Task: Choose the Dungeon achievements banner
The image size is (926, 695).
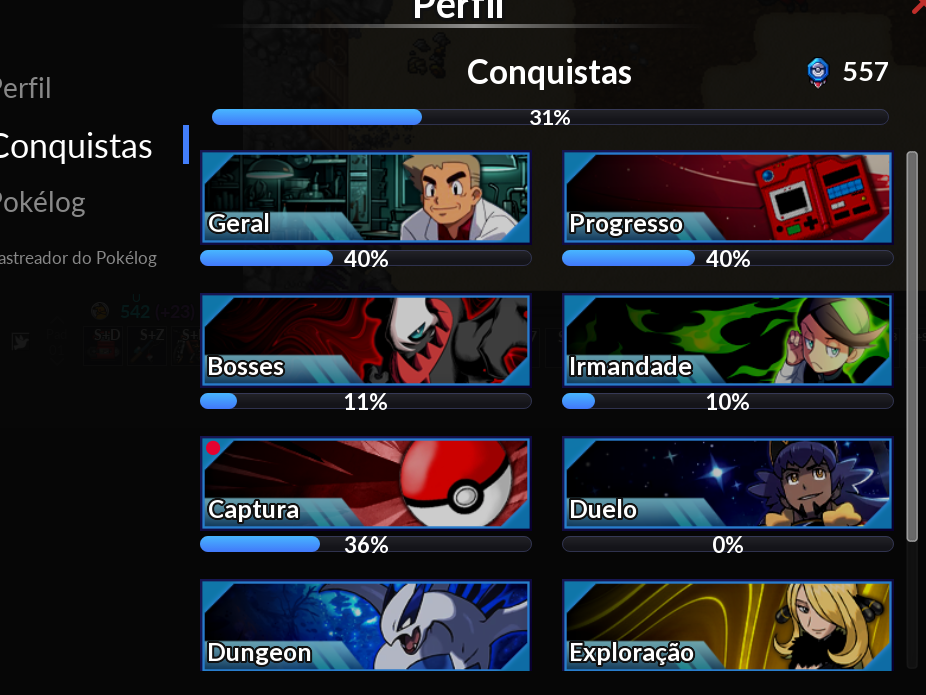Action: 365,626
